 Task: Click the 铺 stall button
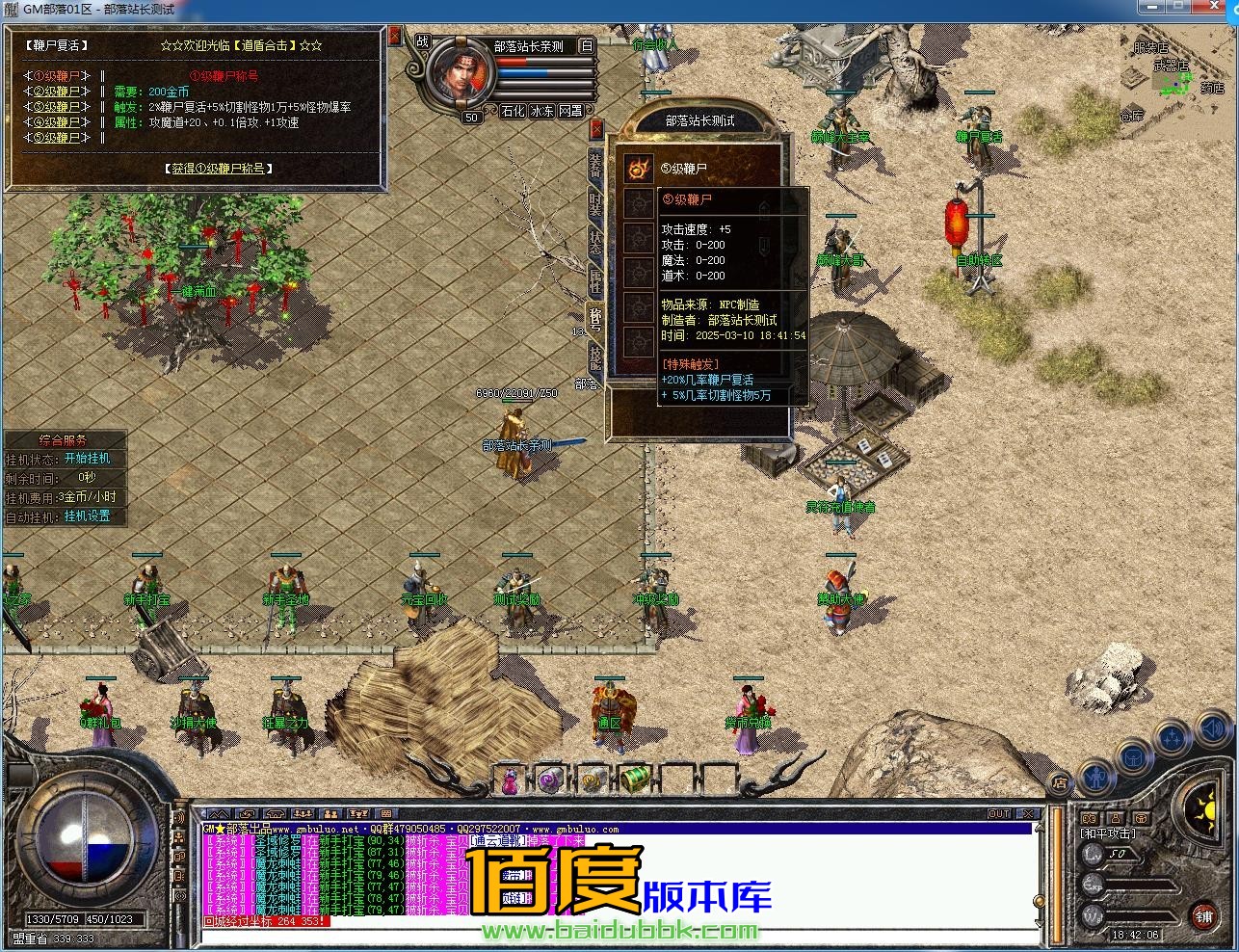(1203, 916)
